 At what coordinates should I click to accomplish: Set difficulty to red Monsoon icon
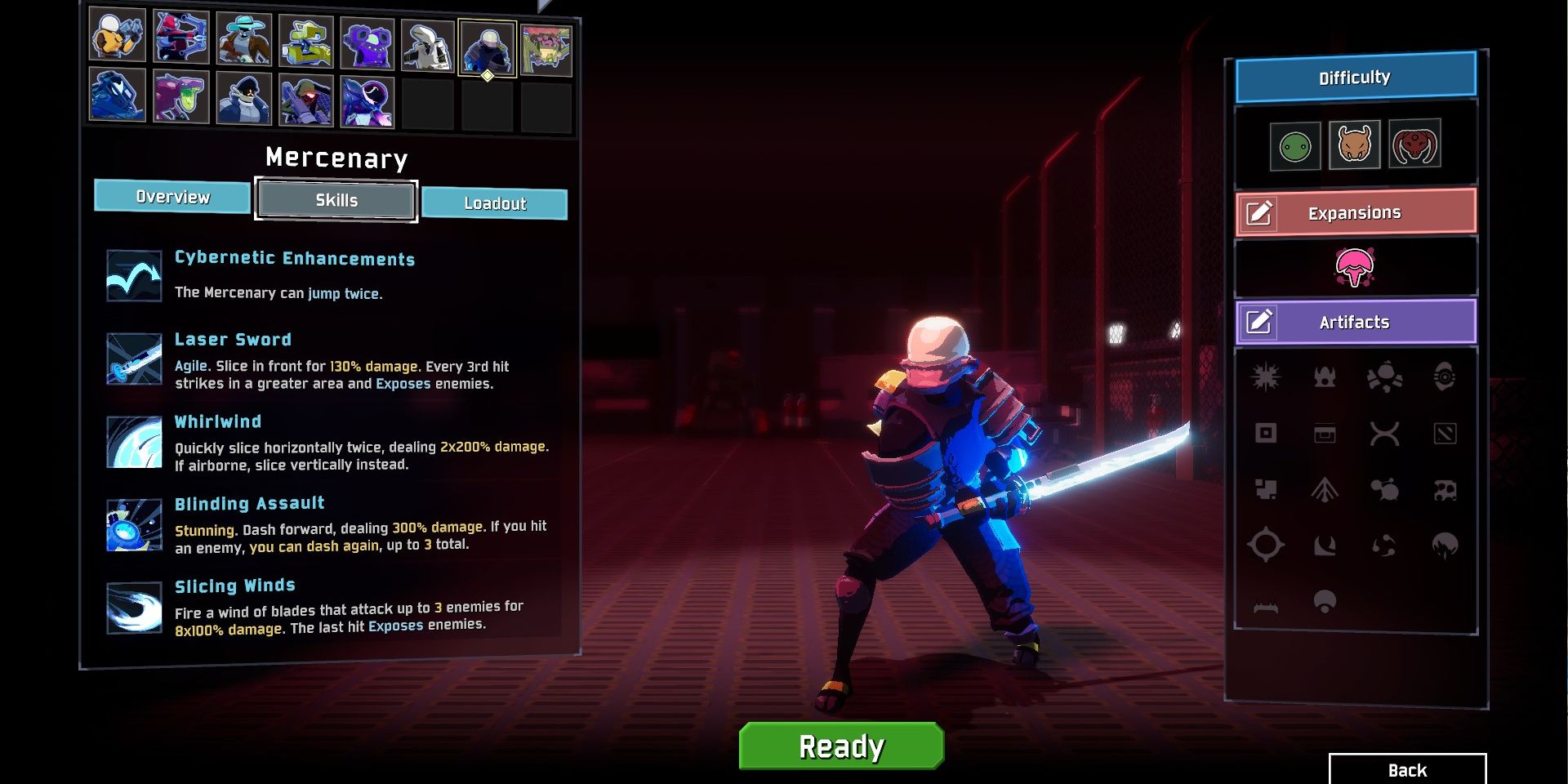coord(1414,144)
